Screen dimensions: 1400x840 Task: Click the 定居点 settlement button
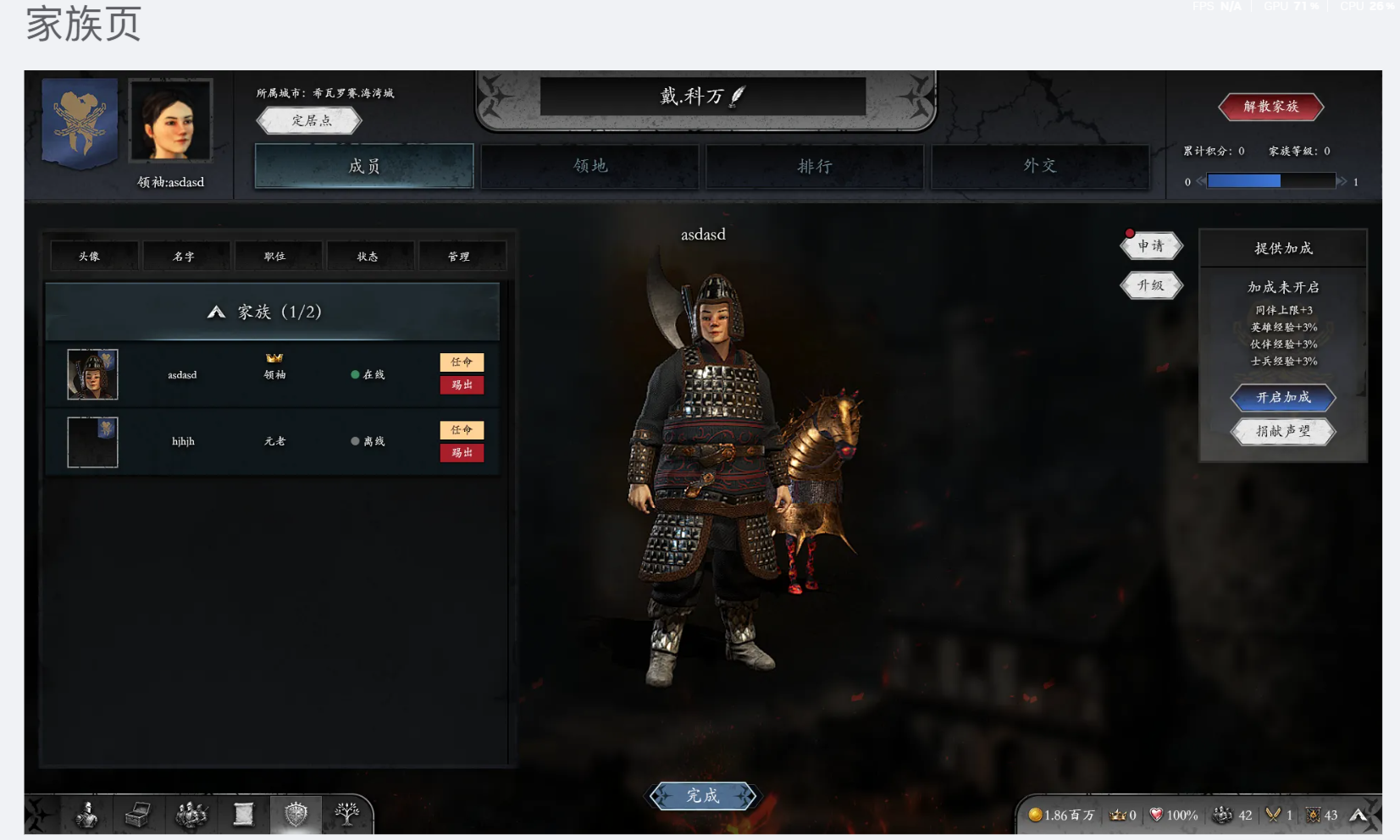coord(310,120)
